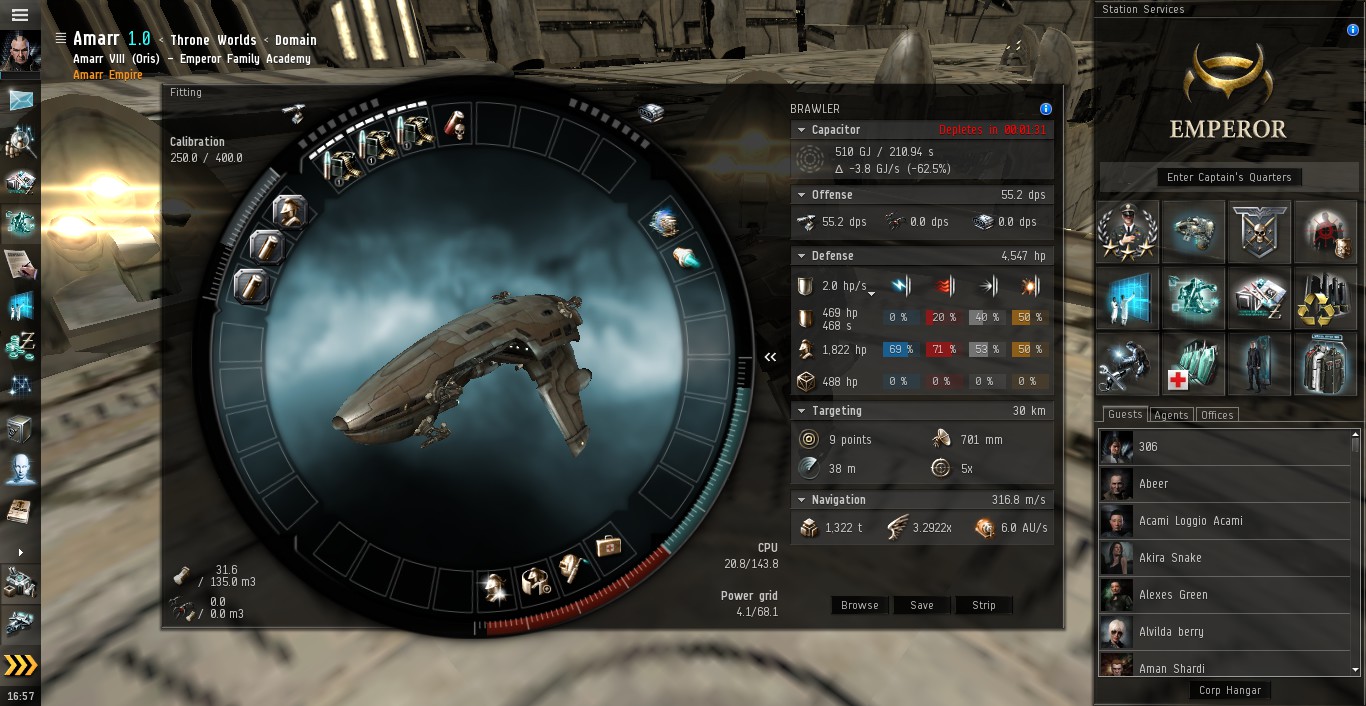Select guest Akira Snake from the list
This screenshot has width=1366, height=706.
pos(1170,557)
